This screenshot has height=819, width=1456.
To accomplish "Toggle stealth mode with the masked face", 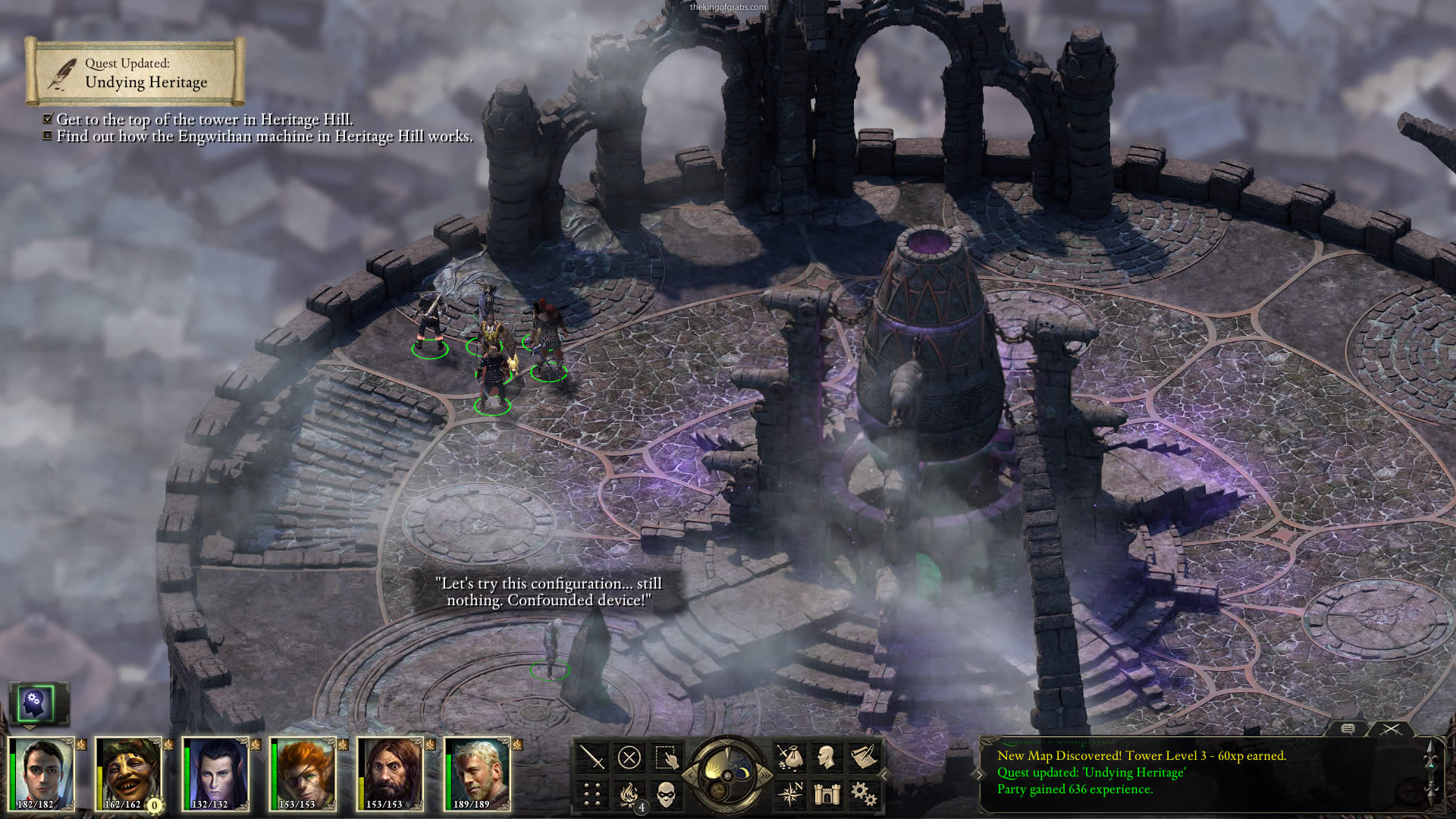I will coord(666,794).
